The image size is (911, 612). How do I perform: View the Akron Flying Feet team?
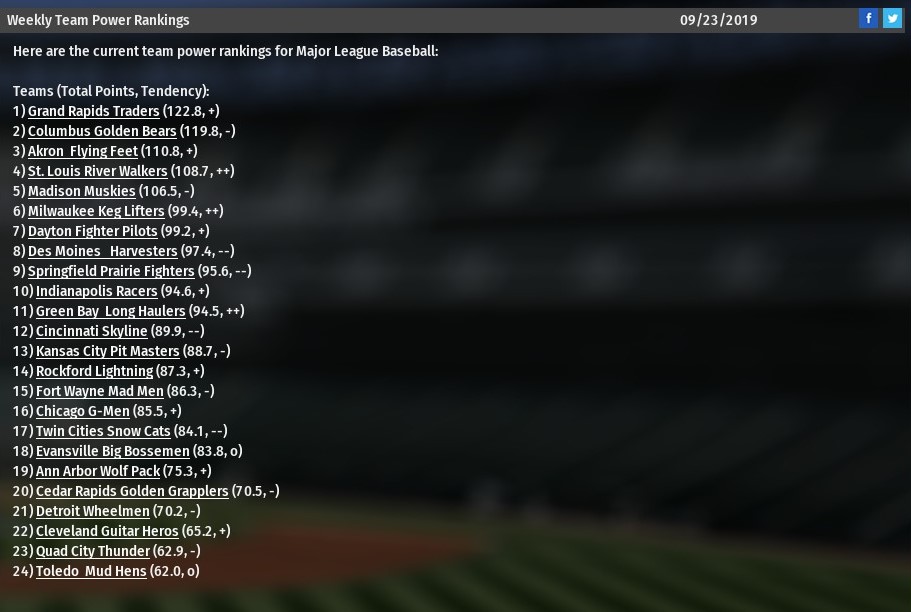coord(83,151)
